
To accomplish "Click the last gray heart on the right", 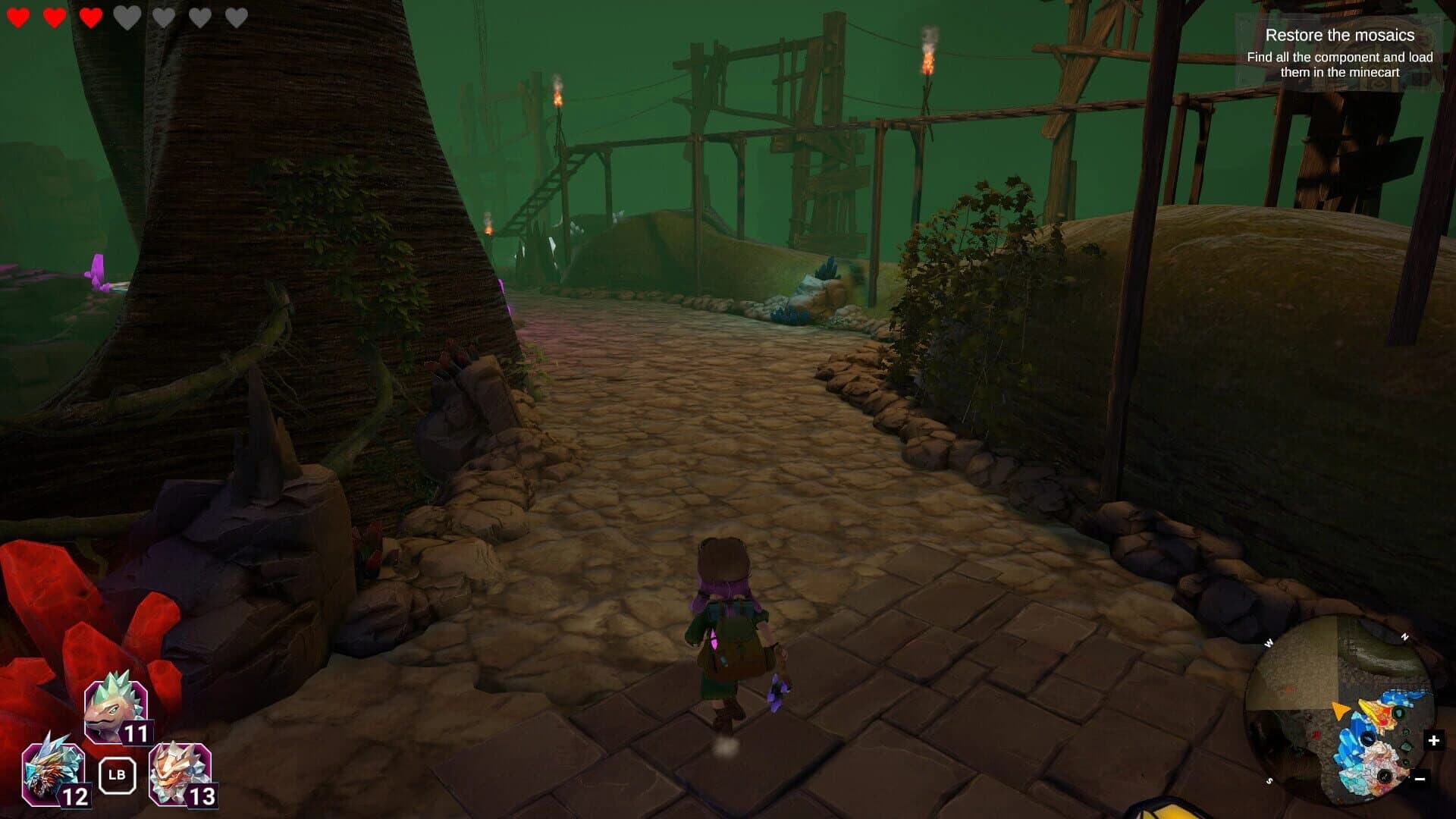I will click(x=237, y=18).
